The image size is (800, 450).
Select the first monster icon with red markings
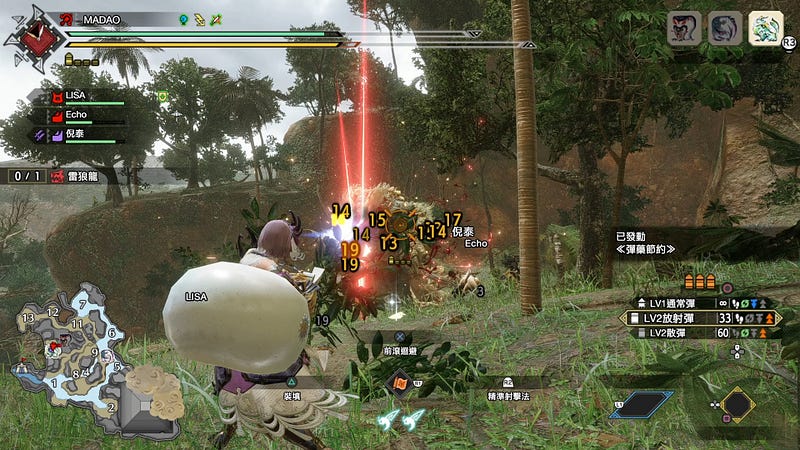(684, 28)
